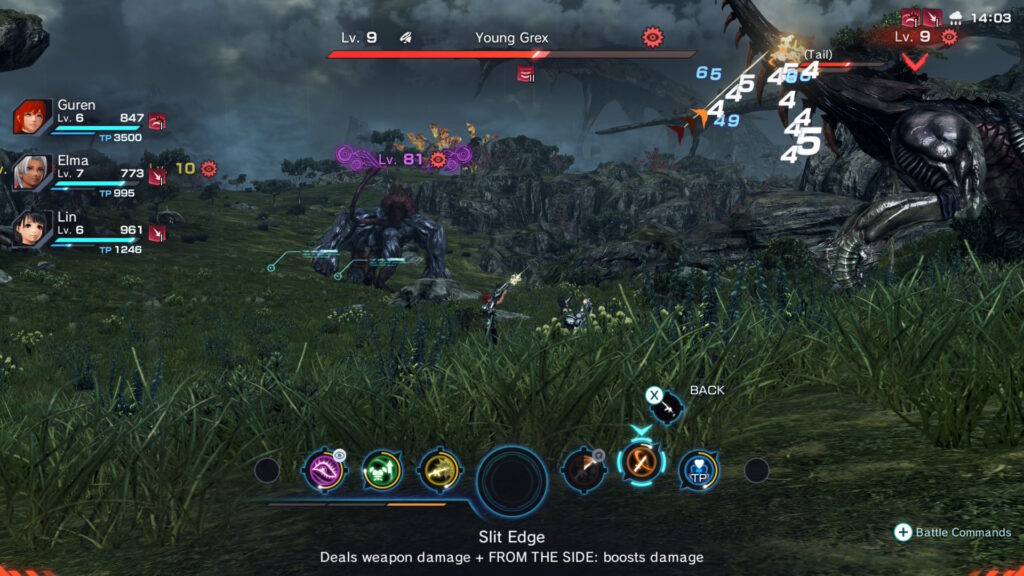Activate the highlighted Slit Edge art

[x=640, y=464]
